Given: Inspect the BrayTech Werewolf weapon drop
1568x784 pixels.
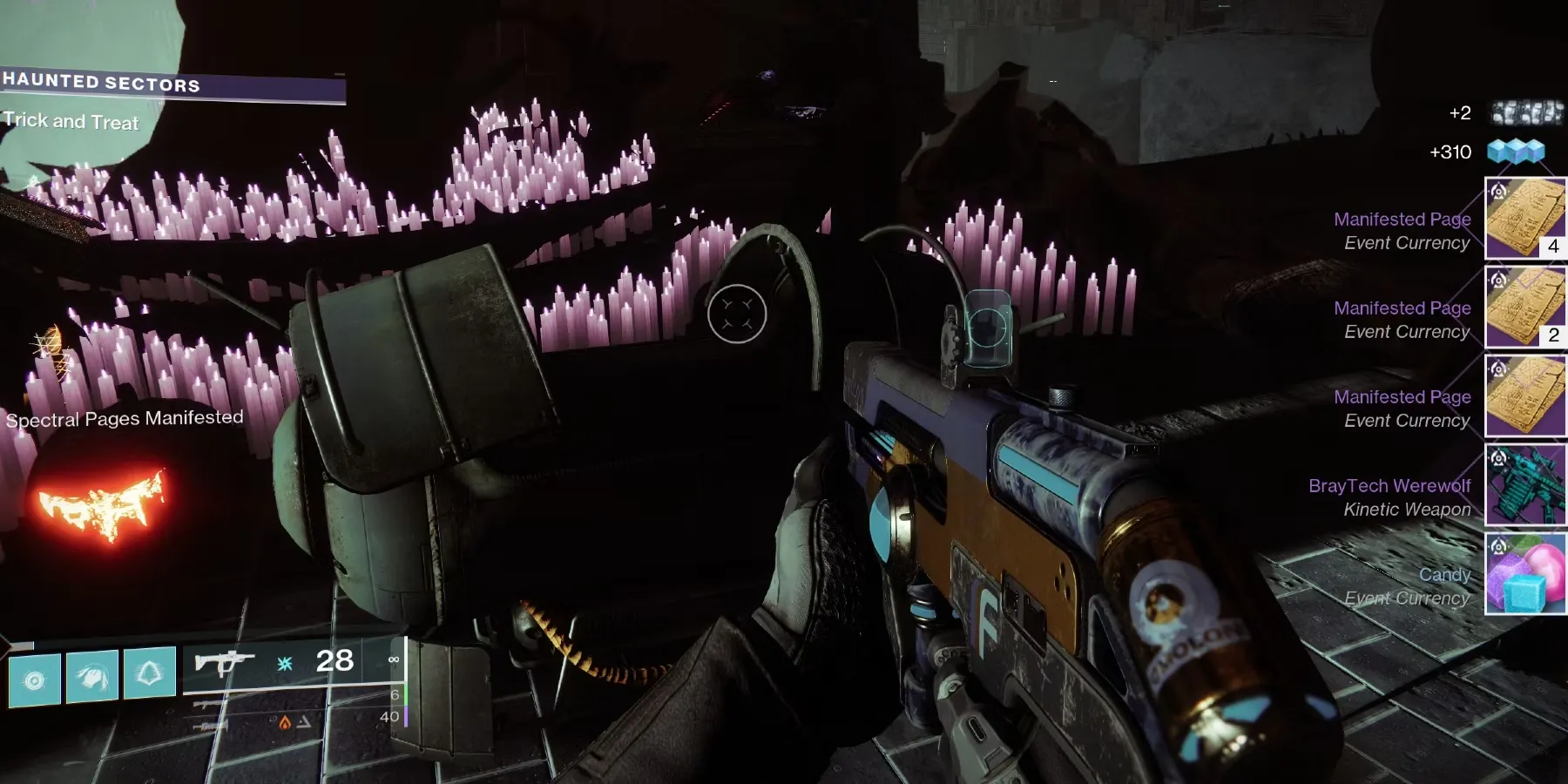Looking at the screenshot, I should pos(1525,484).
